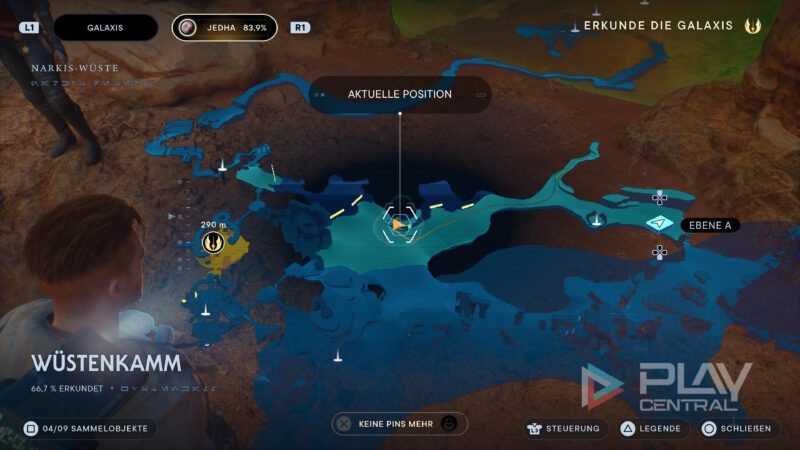Click the Keine Pins mehr pin button
800x450 pixels.
tap(399, 424)
